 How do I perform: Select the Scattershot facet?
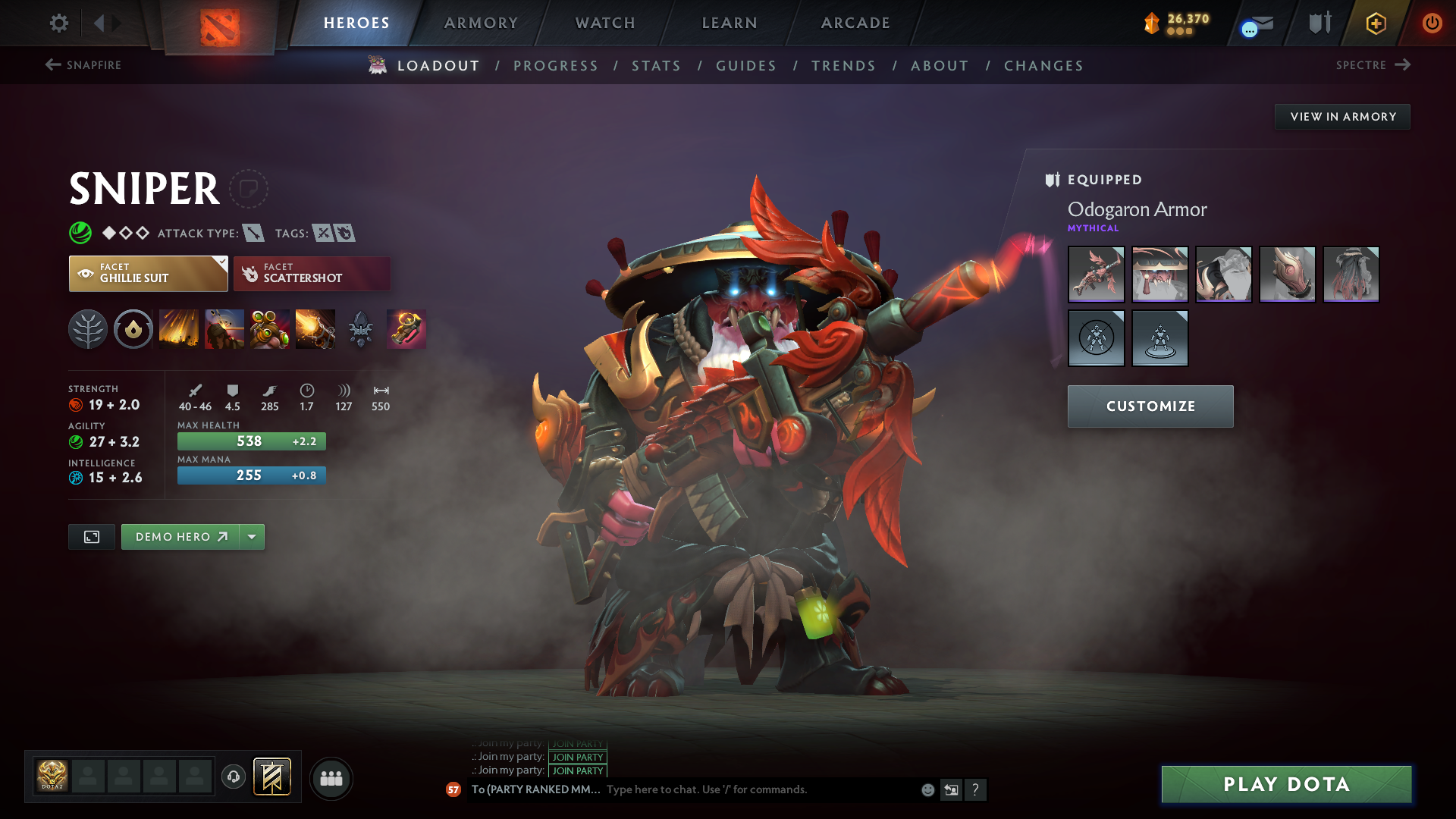(x=312, y=274)
